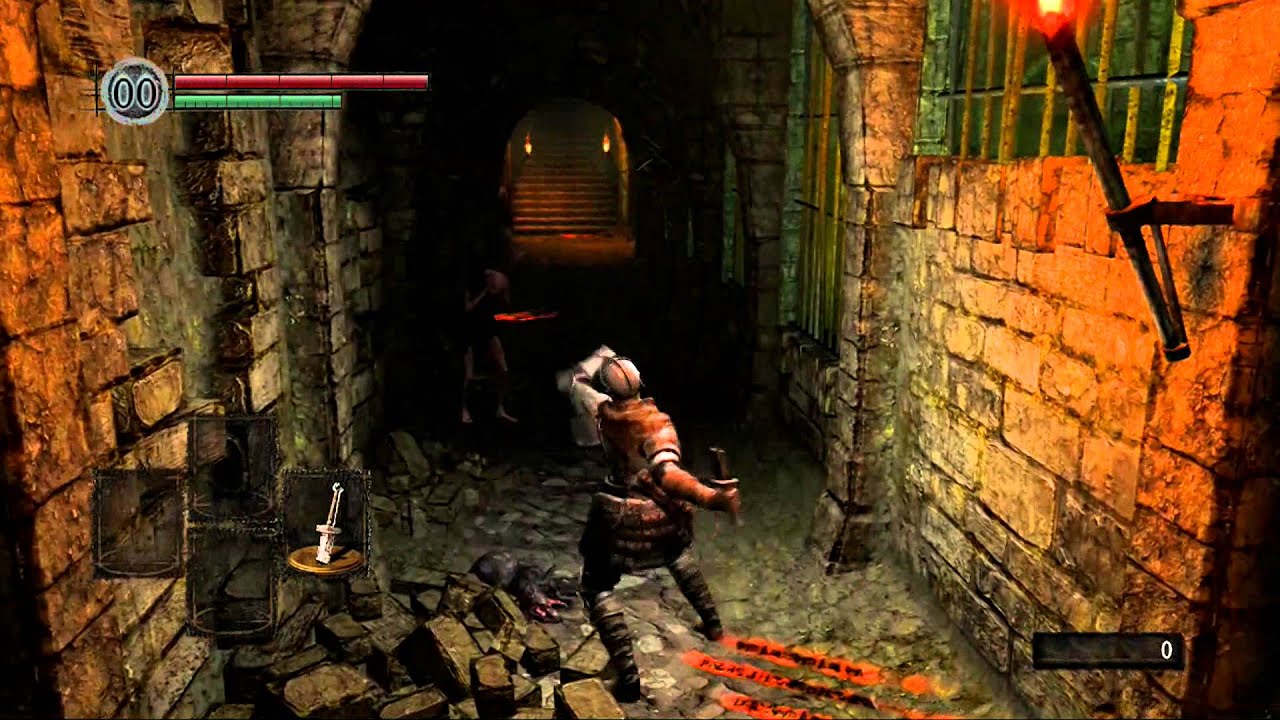Click the souls counter in the bottom-right corner
Screen dimensions: 1280x720
pos(1110,648)
